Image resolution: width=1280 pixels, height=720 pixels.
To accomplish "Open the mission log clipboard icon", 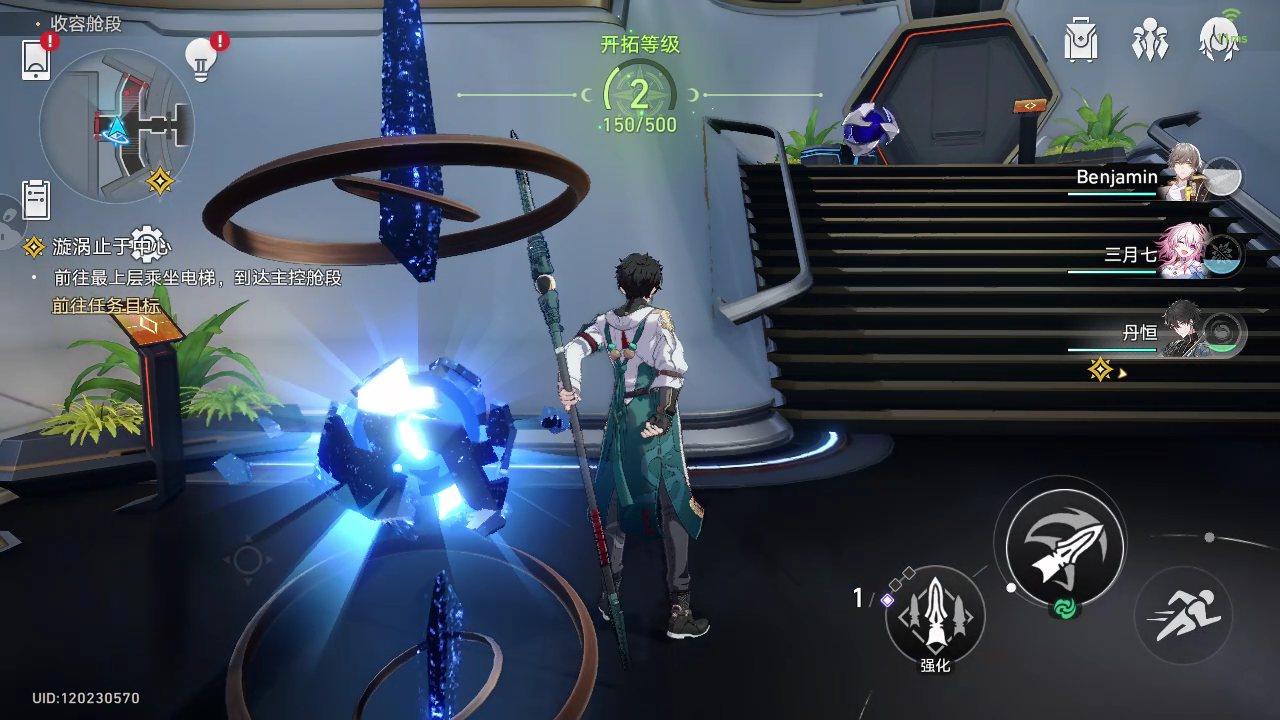I will tap(36, 199).
